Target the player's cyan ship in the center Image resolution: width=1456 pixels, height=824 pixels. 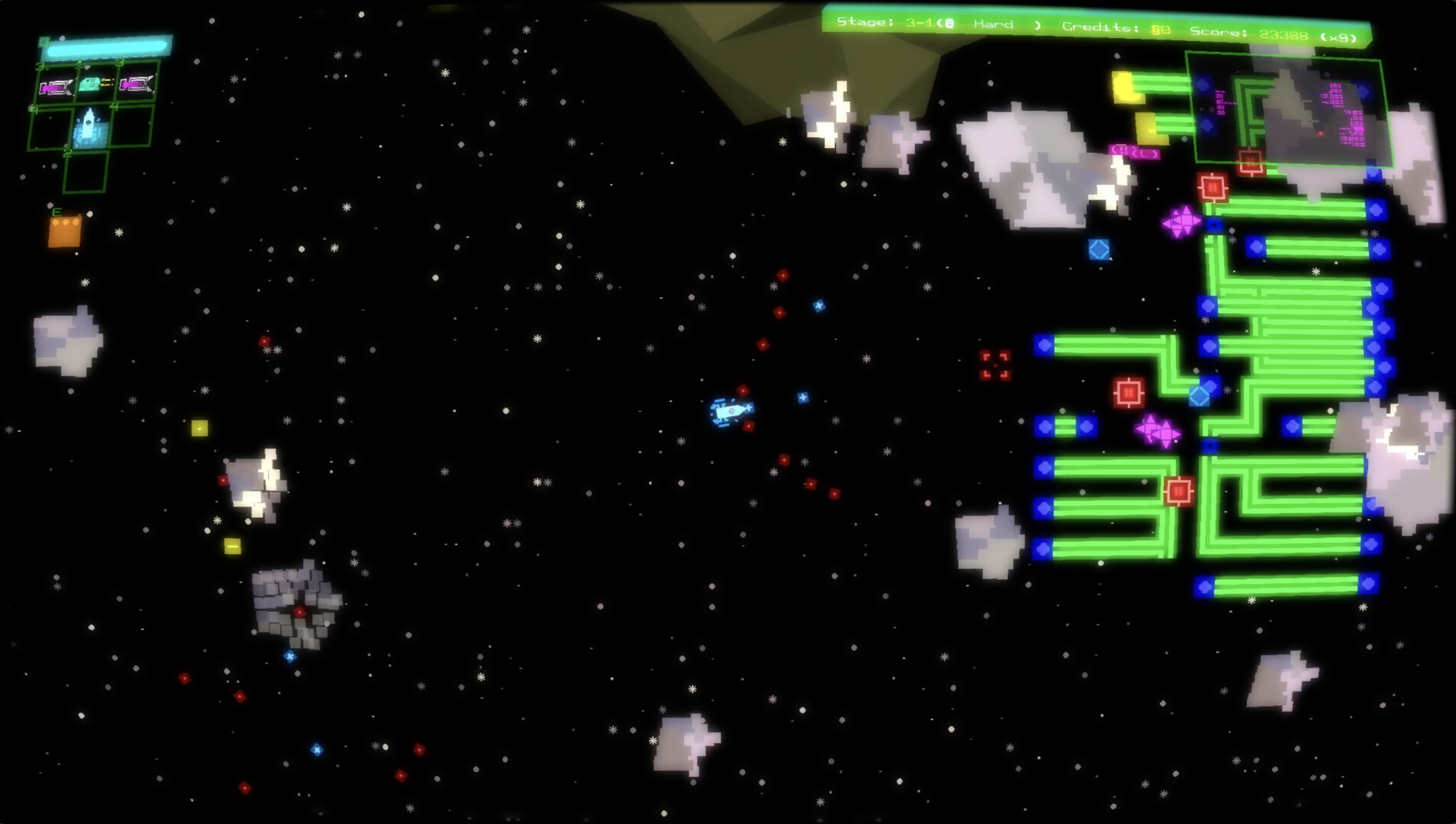(x=731, y=412)
